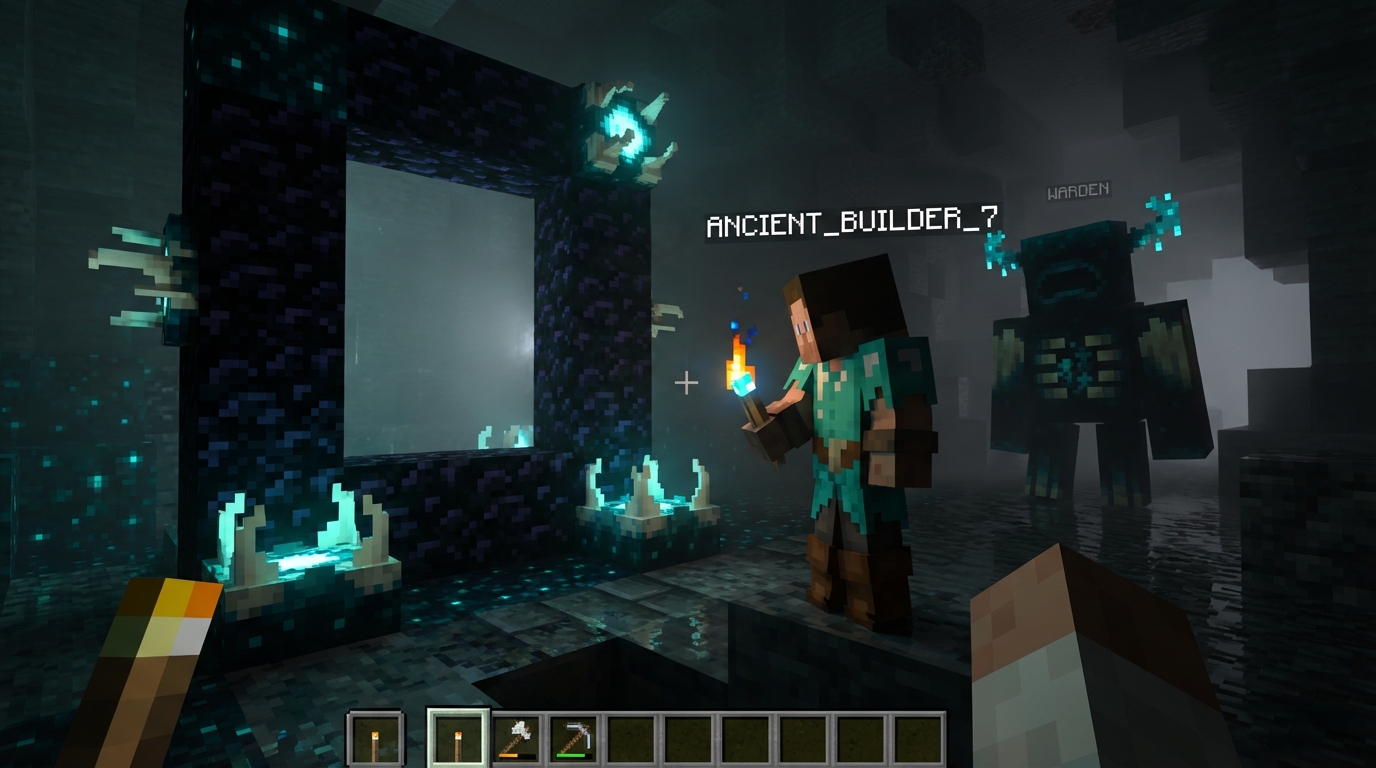The height and width of the screenshot is (768, 1376).
Task: Click the pale tendrils on the portal's right pillar
Action: click(665, 320)
